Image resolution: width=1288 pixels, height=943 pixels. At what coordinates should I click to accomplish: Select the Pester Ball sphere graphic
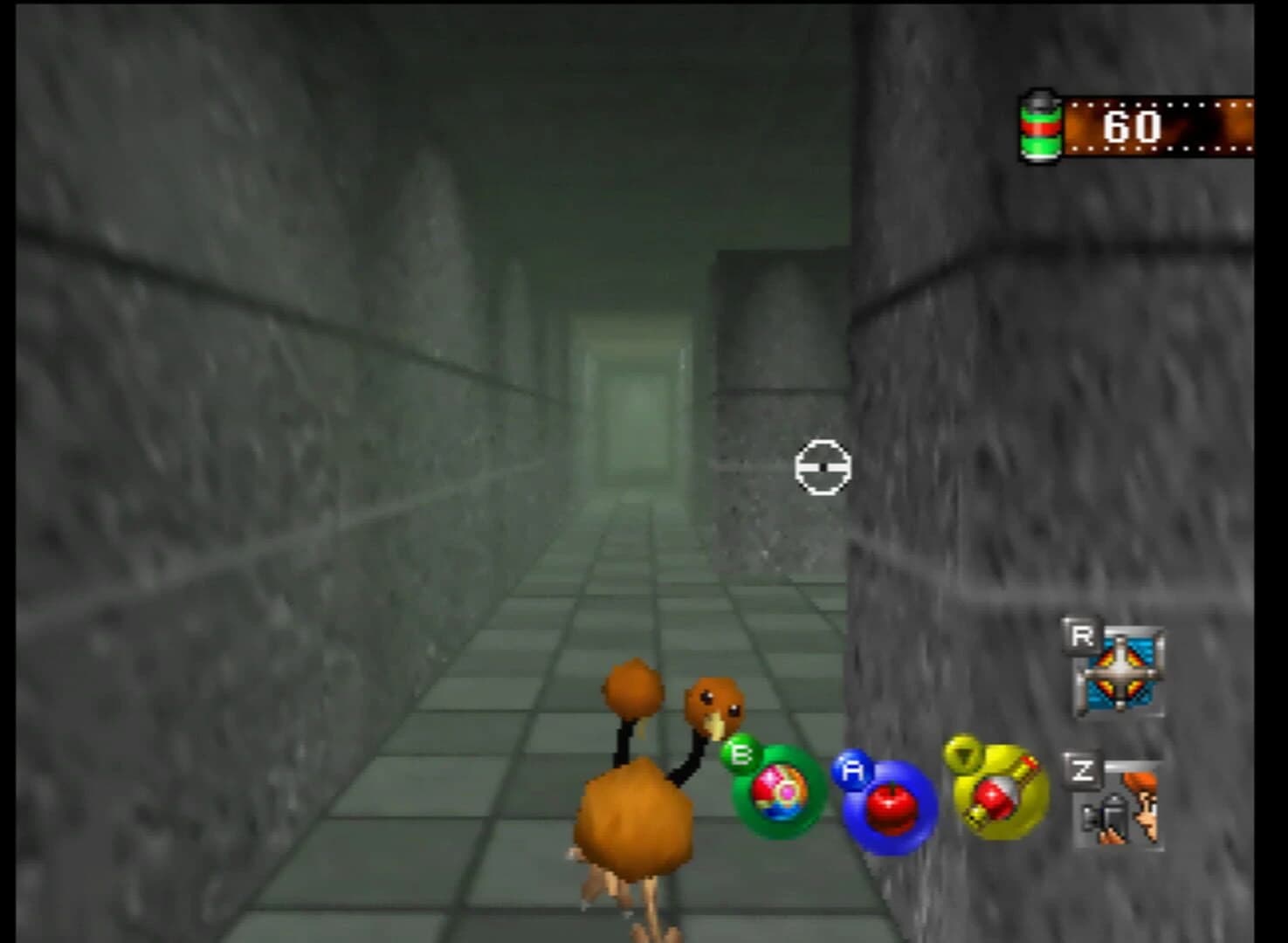click(x=780, y=796)
